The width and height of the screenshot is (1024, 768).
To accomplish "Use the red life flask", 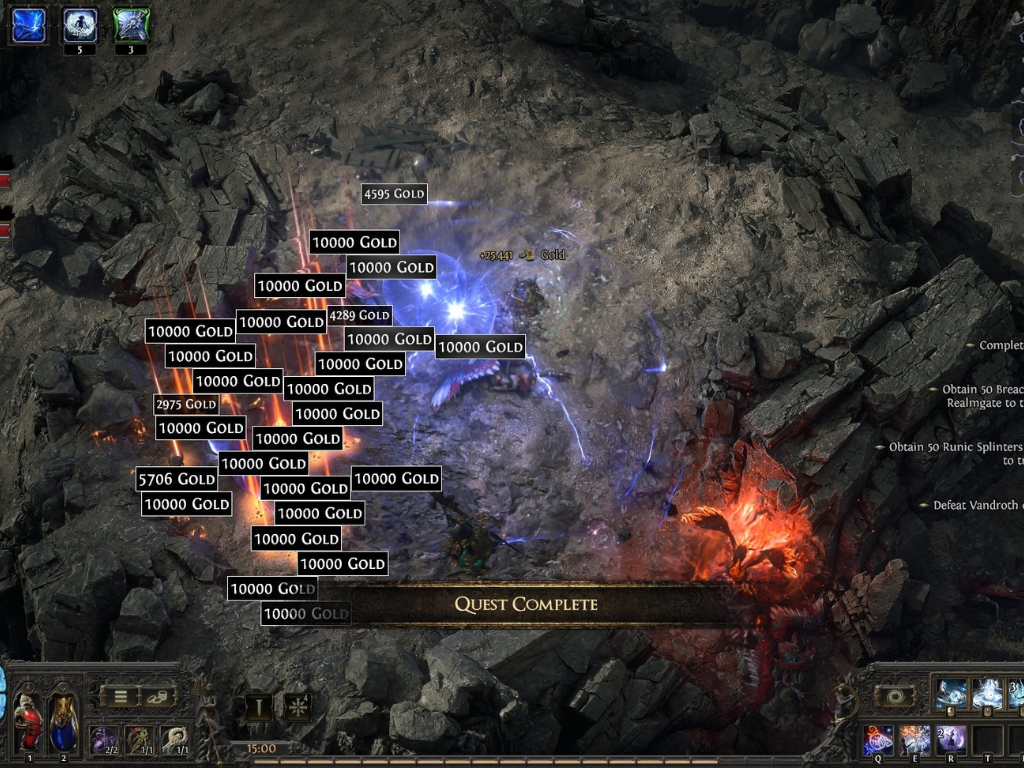I will click(29, 719).
